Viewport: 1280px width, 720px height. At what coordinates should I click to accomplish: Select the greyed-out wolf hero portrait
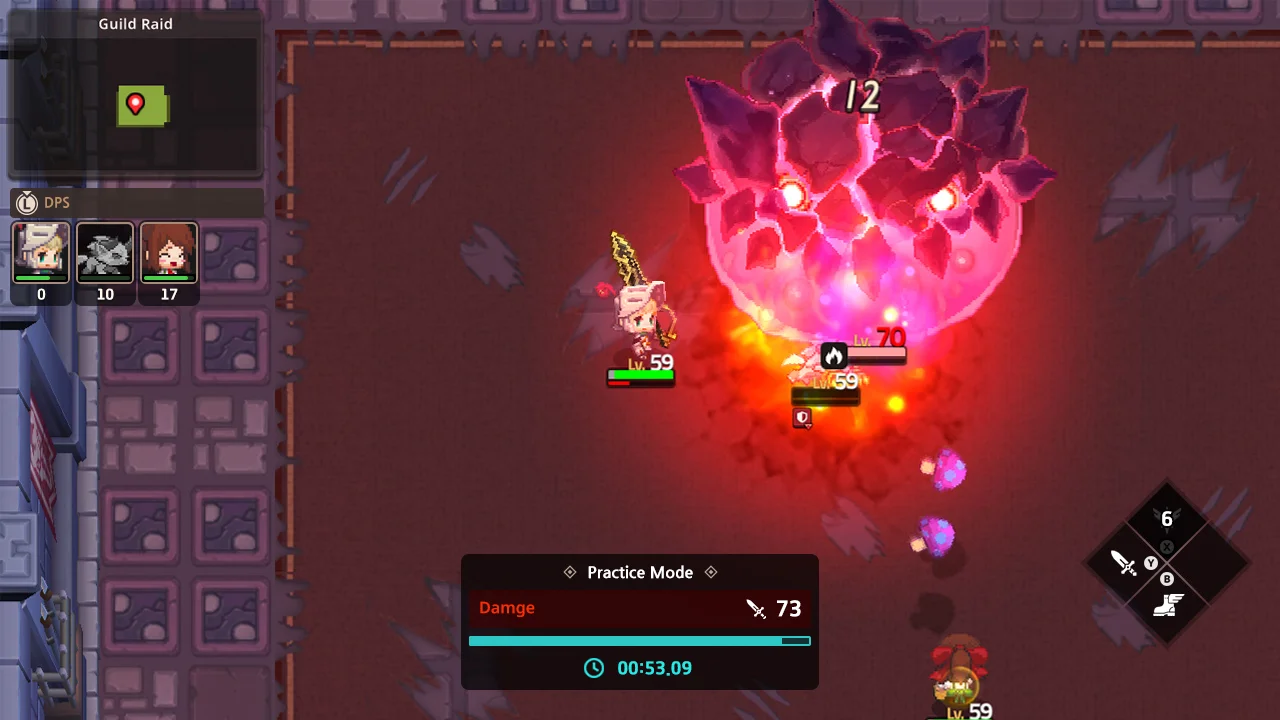tap(105, 253)
